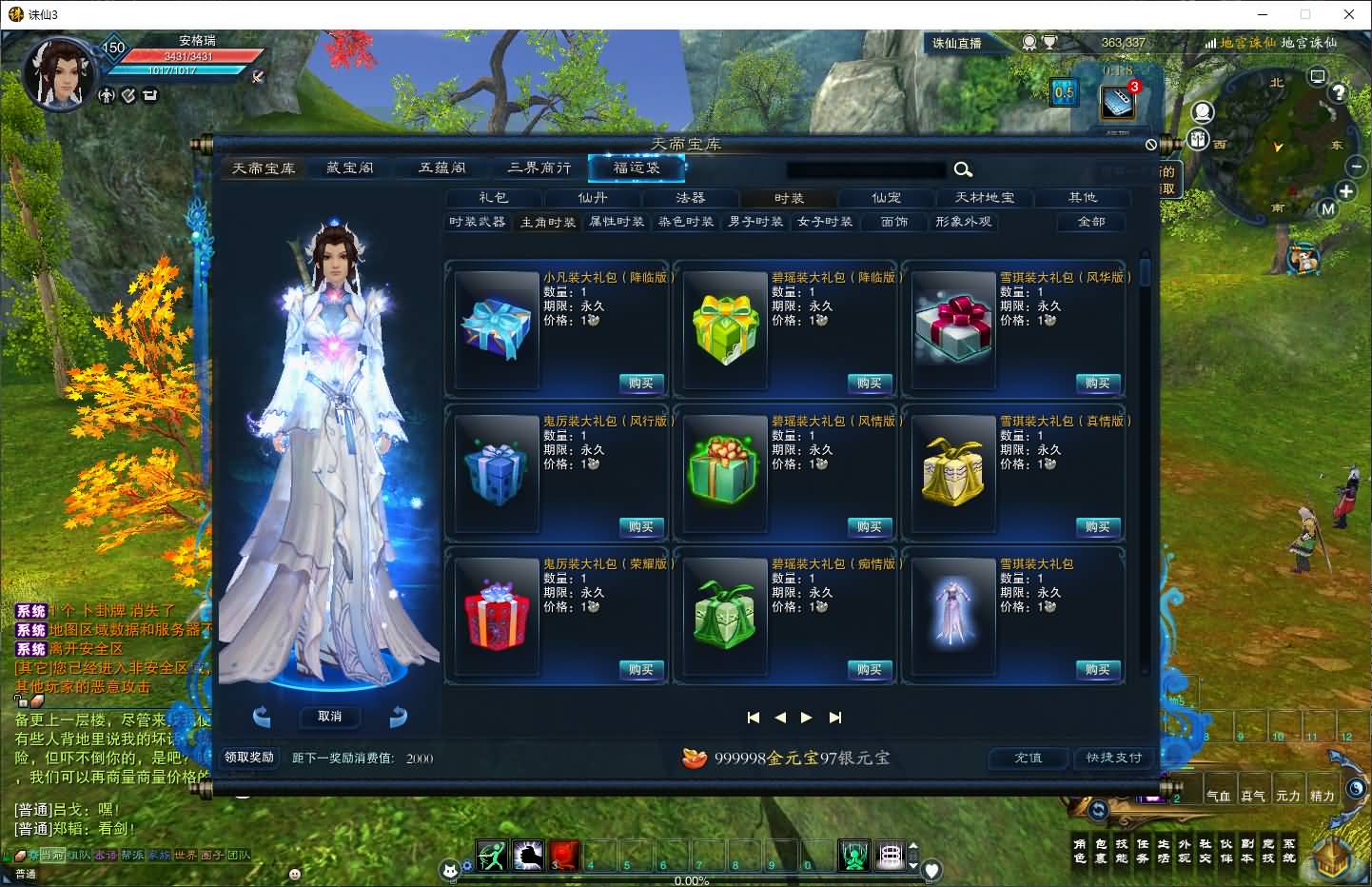Choose the 仙丹 category
The height and width of the screenshot is (887, 1372).
click(592, 198)
